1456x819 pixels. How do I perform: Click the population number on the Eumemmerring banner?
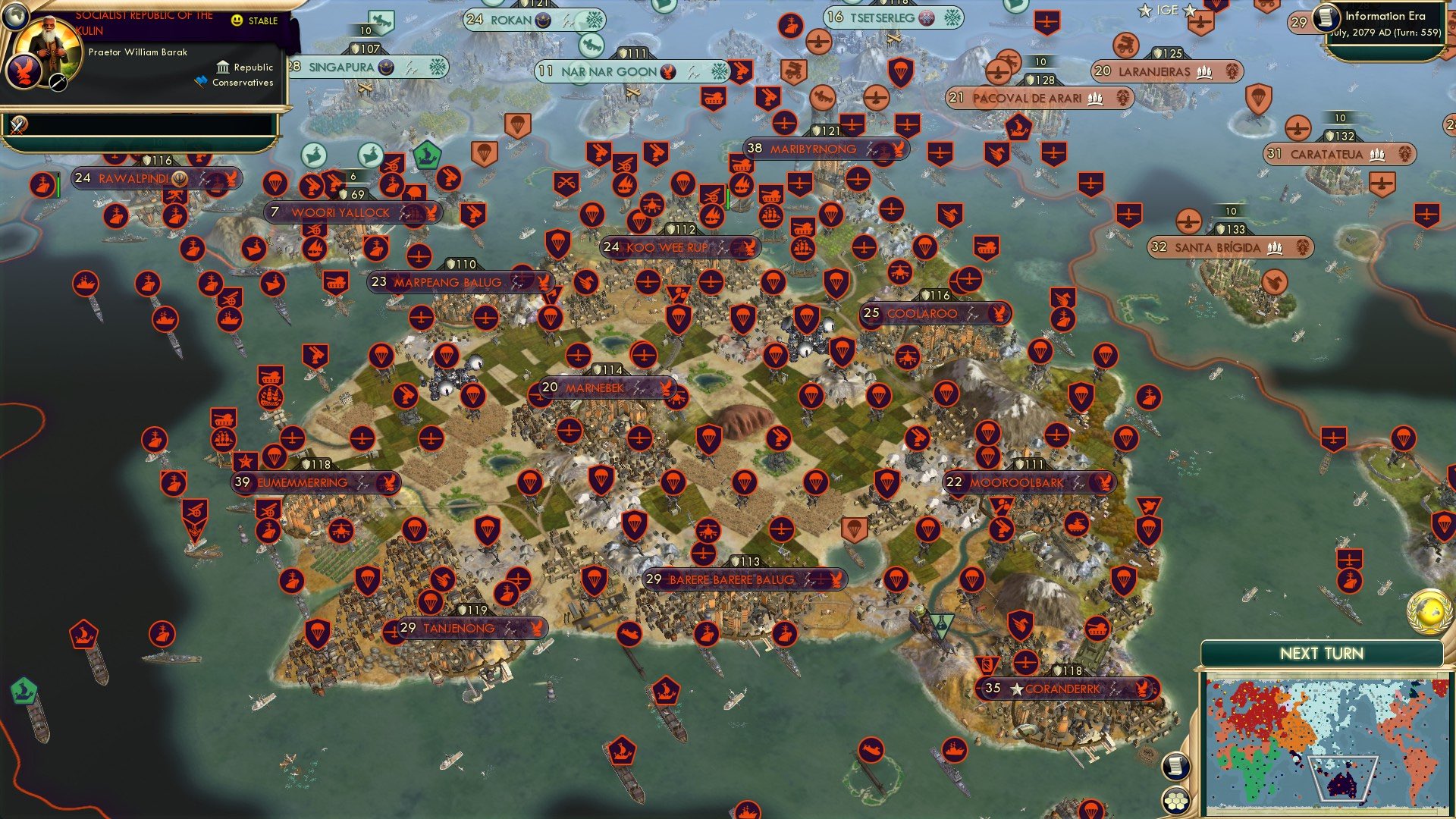point(243,482)
